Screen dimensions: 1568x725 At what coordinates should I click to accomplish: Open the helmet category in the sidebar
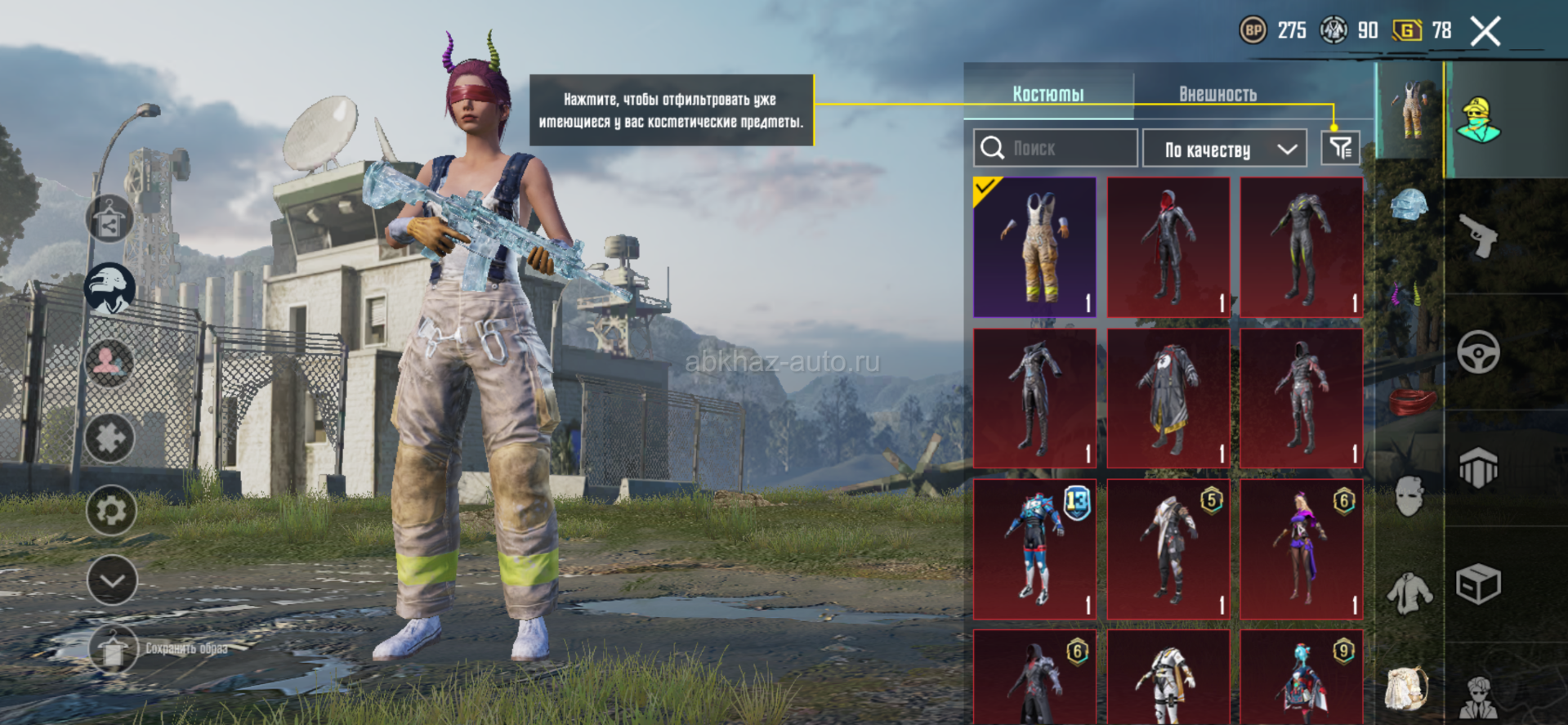point(1409,204)
